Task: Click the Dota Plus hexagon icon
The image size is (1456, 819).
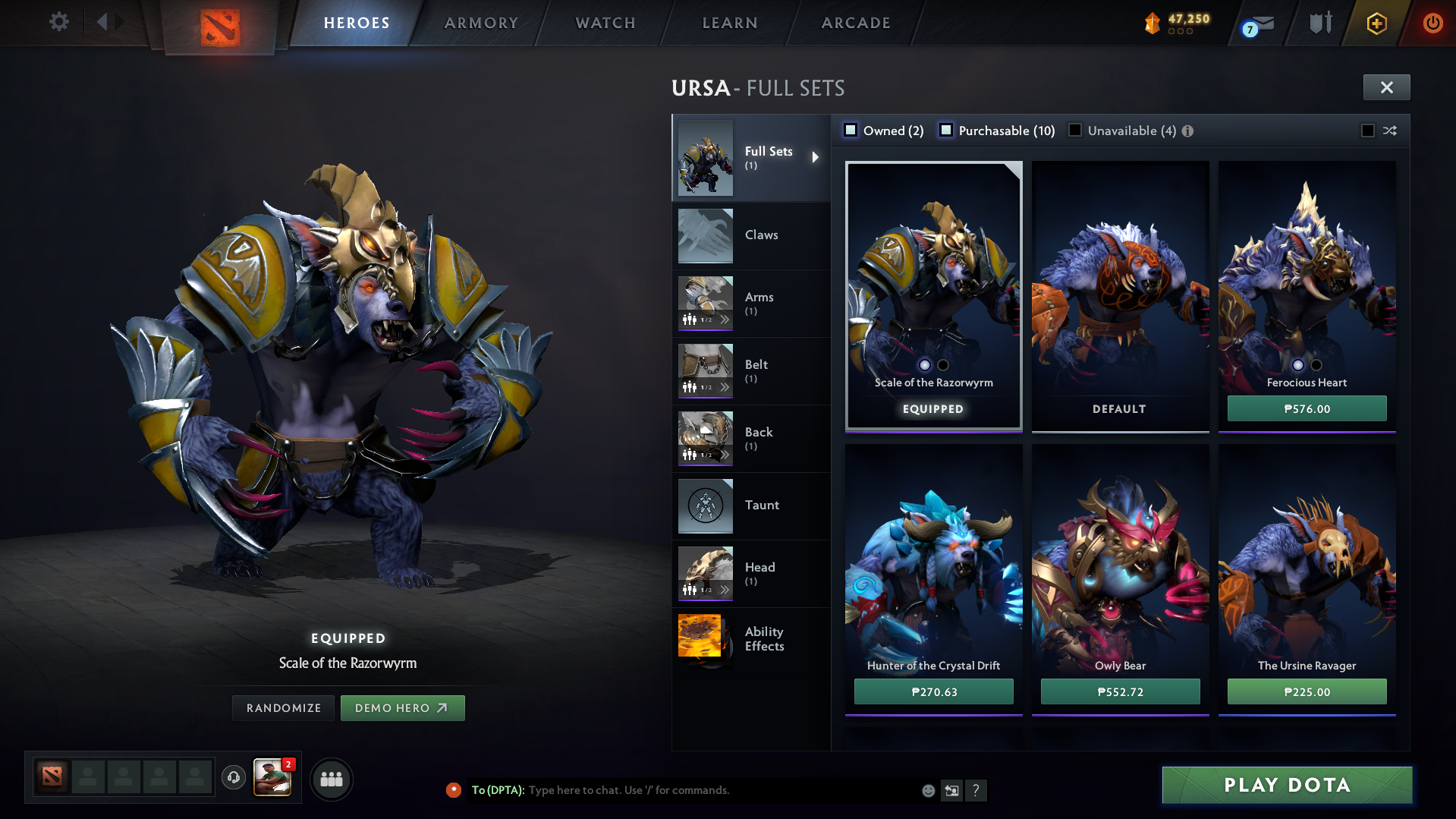Action: 1376,23
